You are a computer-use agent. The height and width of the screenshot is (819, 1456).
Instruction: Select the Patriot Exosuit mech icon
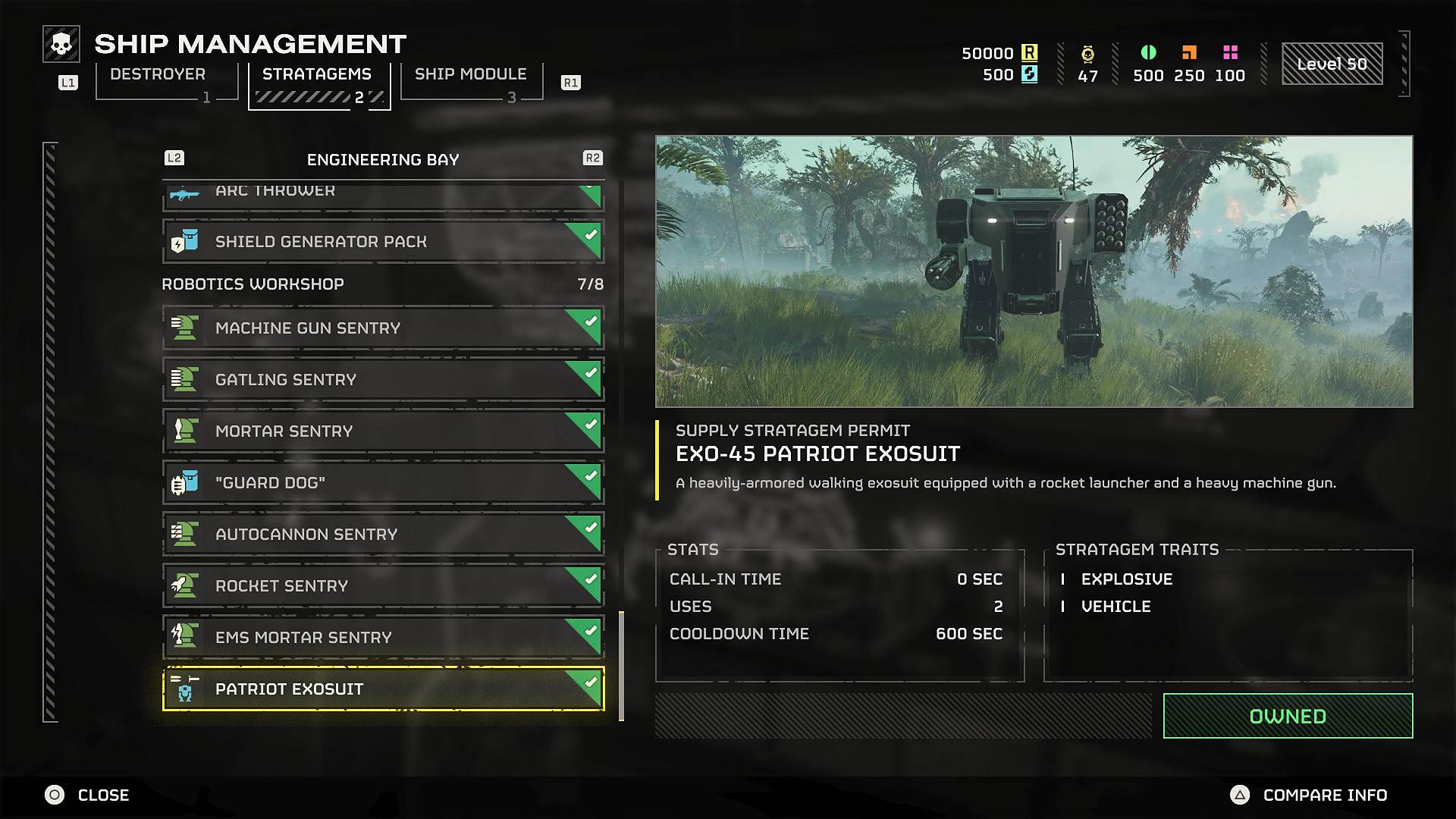coord(184,689)
